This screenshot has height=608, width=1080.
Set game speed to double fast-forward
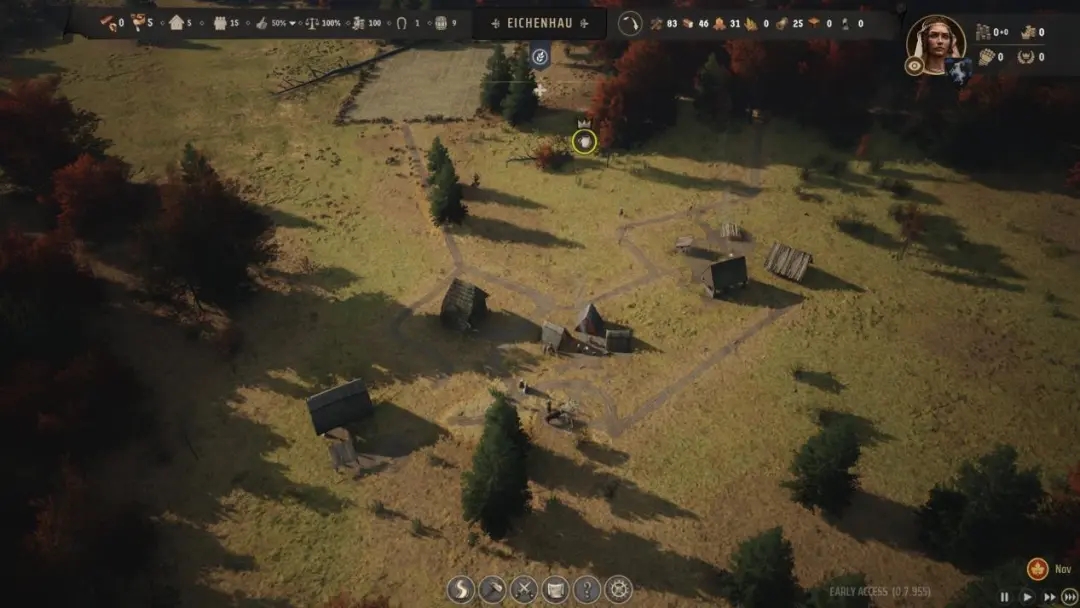pyautogui.click(x=1048, y=596)
